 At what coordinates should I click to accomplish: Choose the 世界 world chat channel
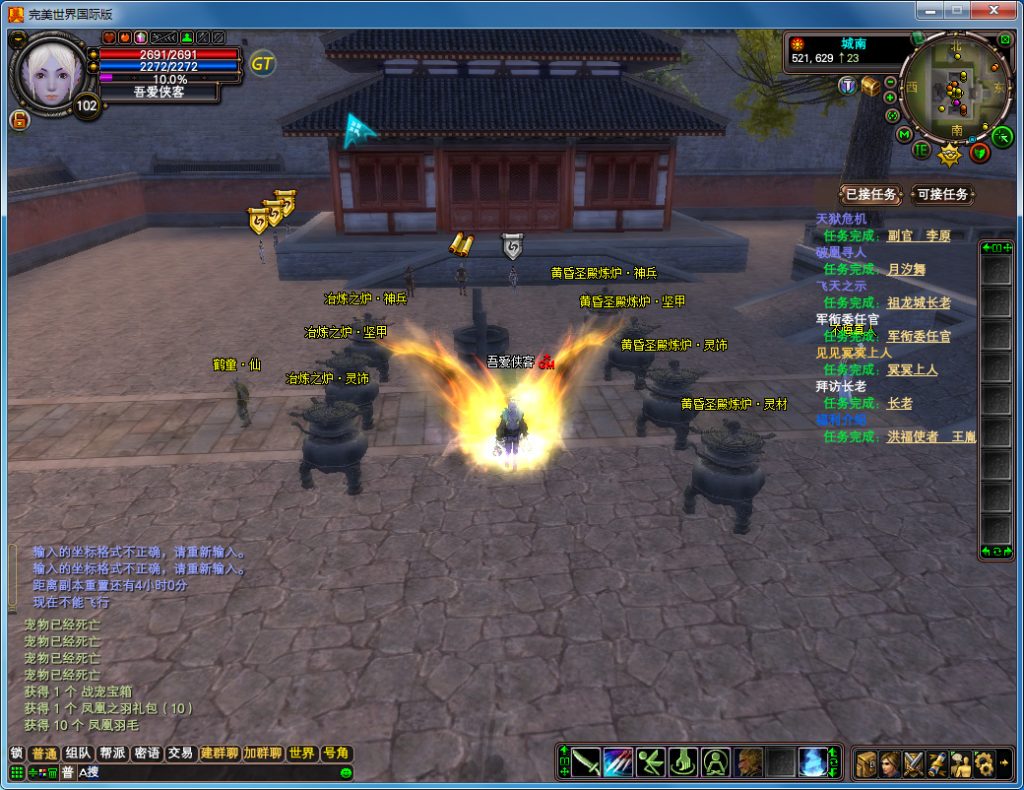click(301, 754)
